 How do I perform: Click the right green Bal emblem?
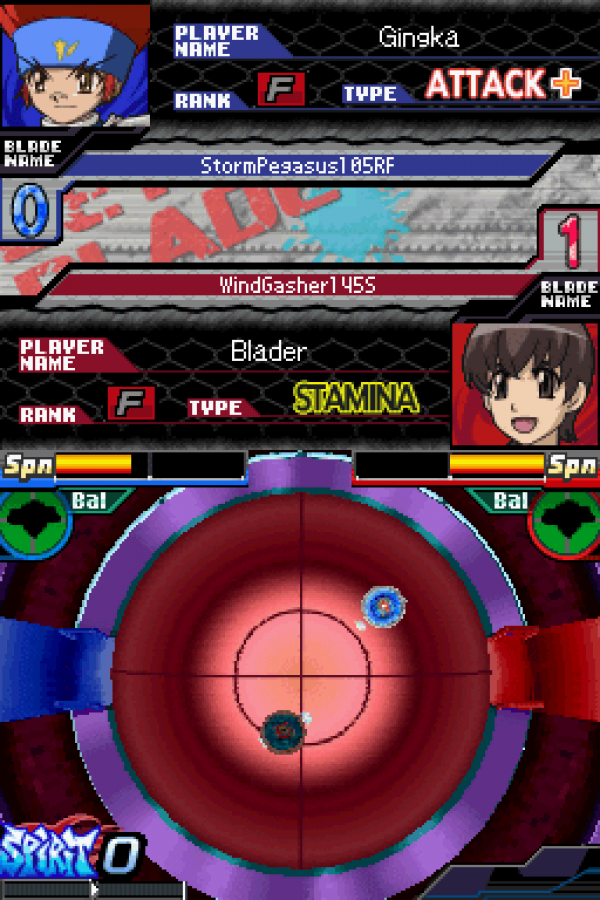click(x=568, y=523)
